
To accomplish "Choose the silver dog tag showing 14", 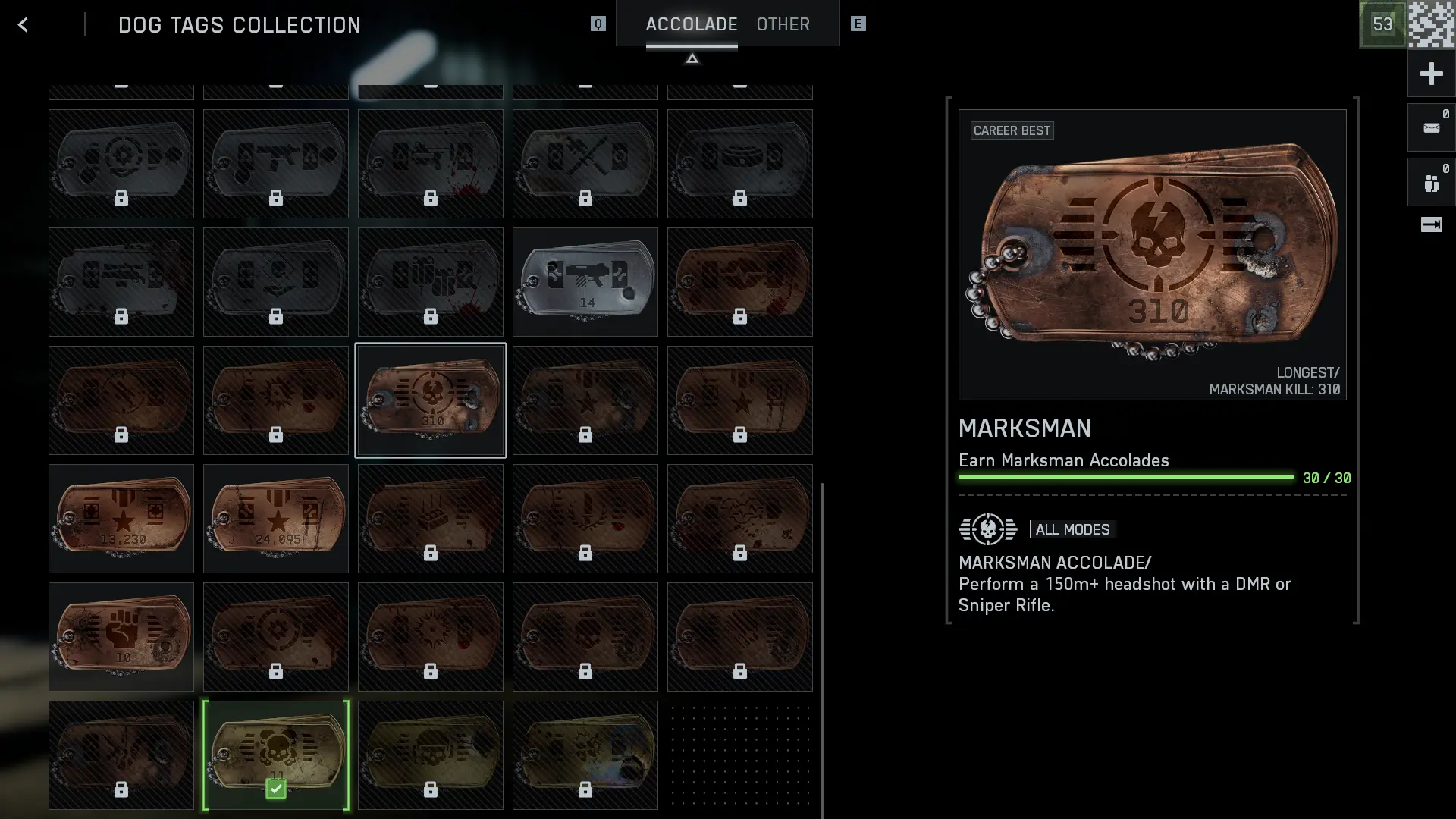I will [x=585, y=281].
